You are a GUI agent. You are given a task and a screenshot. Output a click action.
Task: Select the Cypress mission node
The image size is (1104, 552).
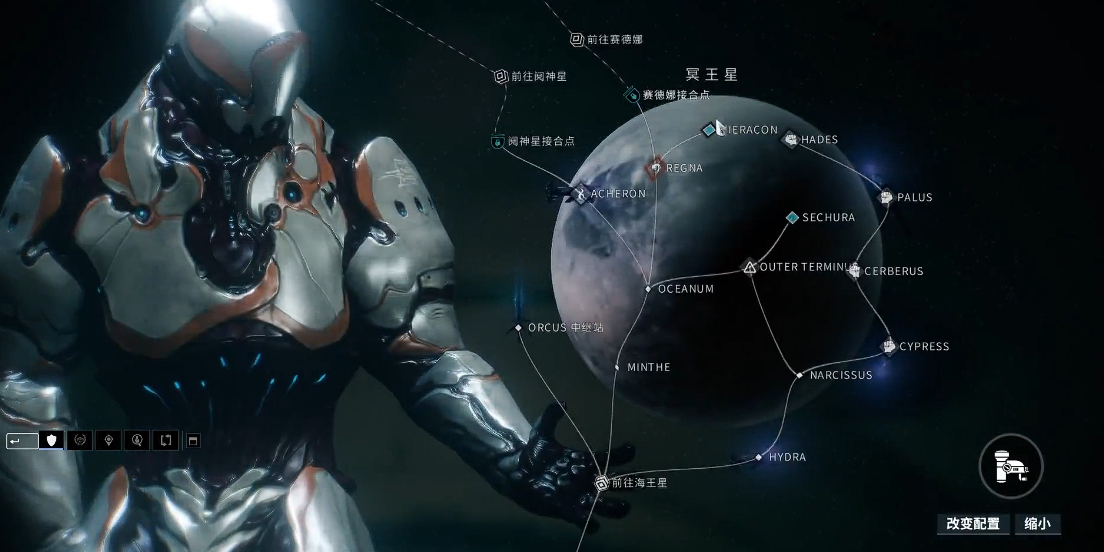pyautogui.click(x=888, y=347)
